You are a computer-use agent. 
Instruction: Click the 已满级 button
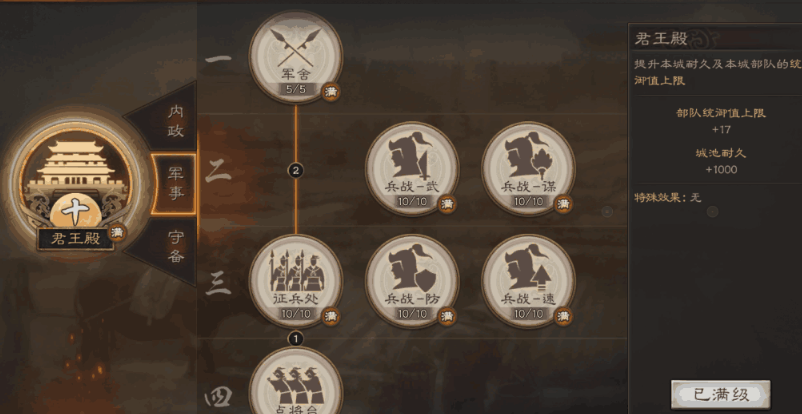pyautogui.click(x=720, y=394)
